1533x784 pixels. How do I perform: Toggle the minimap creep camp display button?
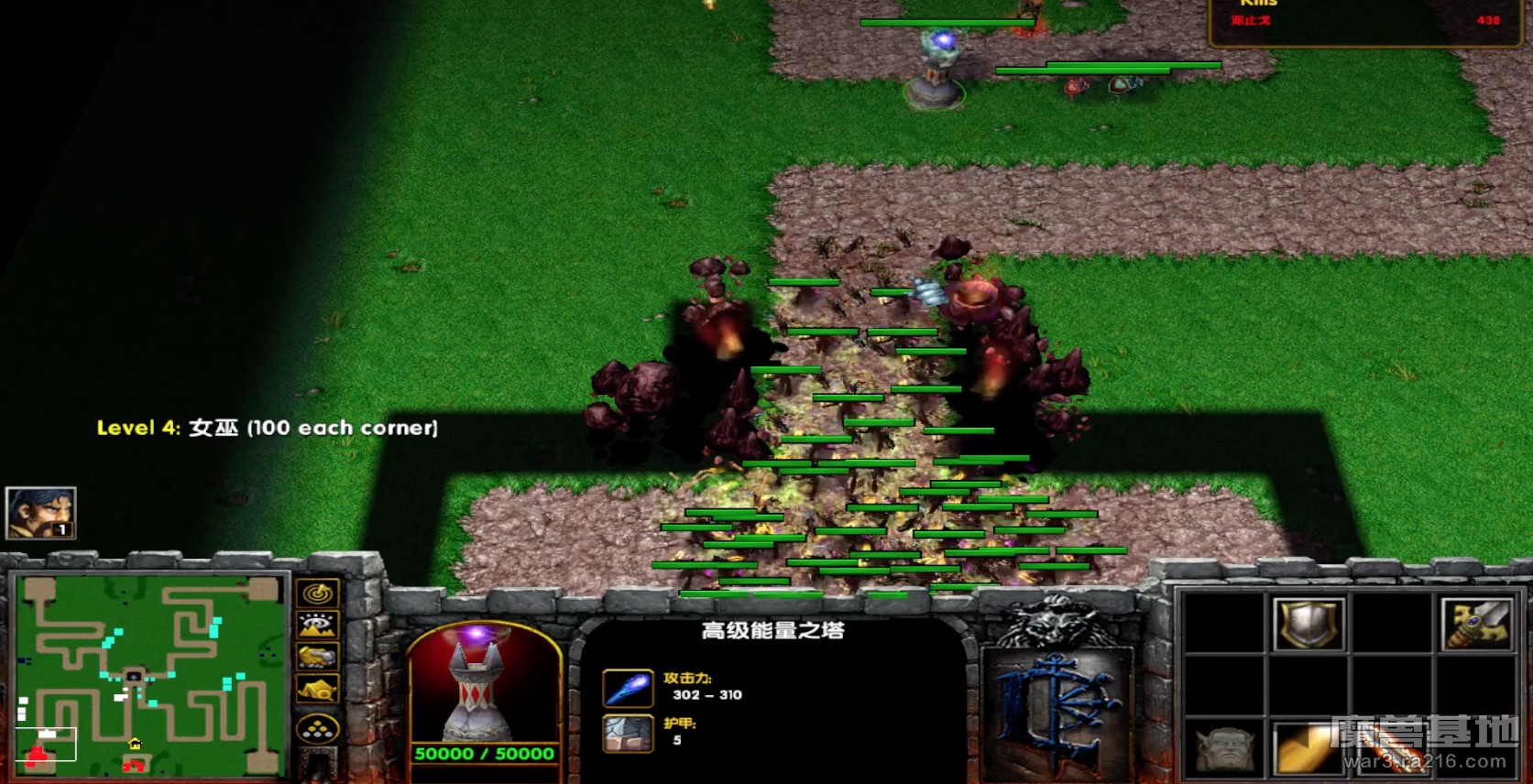pos(318,689)
